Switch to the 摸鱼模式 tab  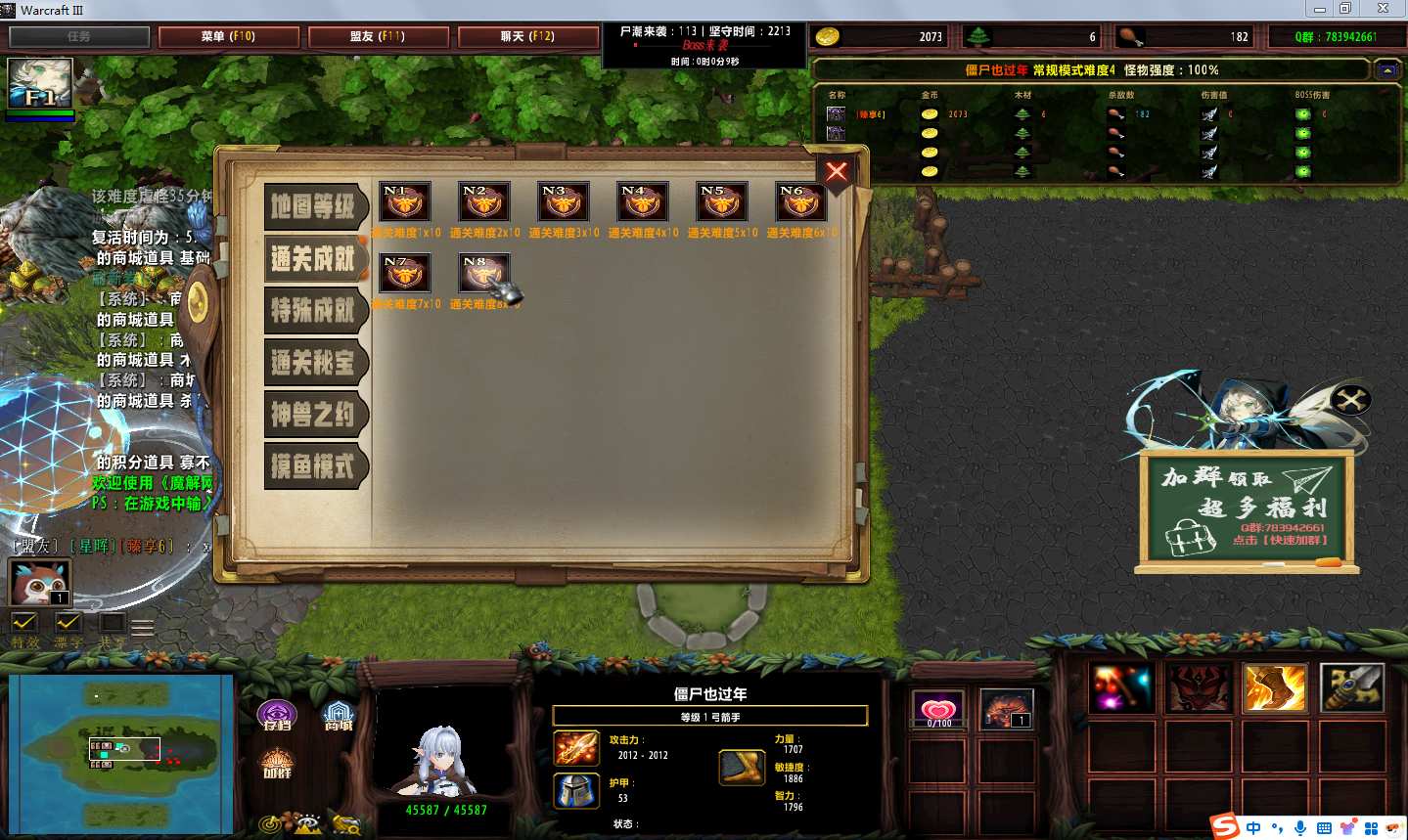pos(313,466)
